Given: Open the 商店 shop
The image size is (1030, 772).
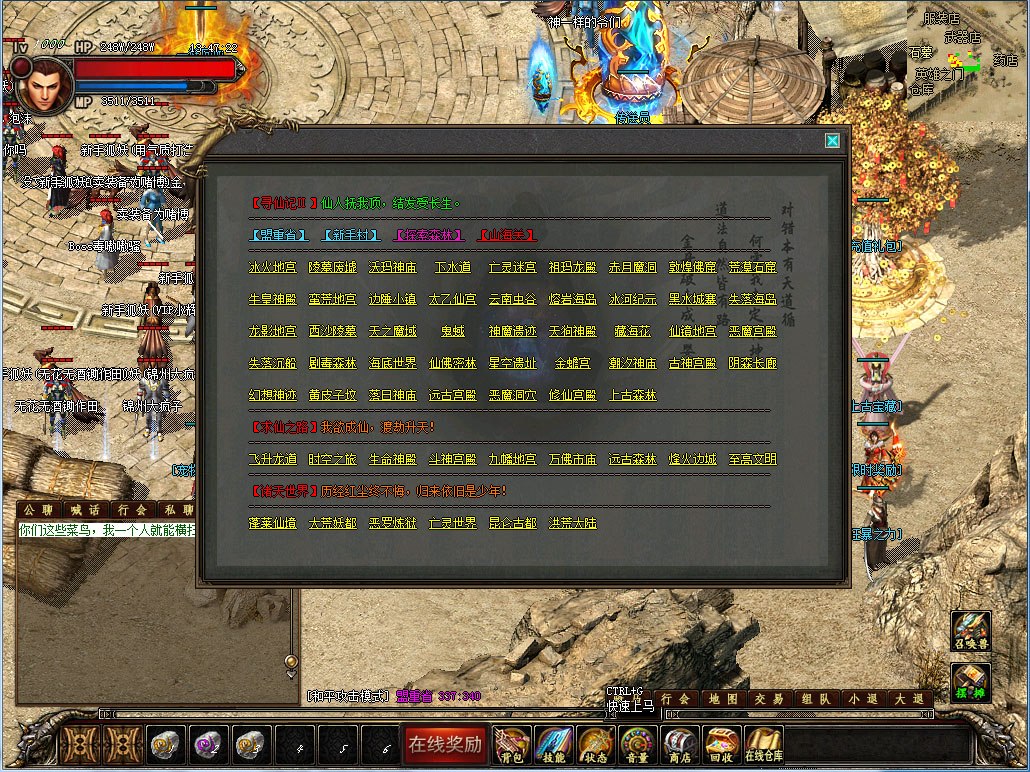Looking at the screenshot, I should coord(680,744).
